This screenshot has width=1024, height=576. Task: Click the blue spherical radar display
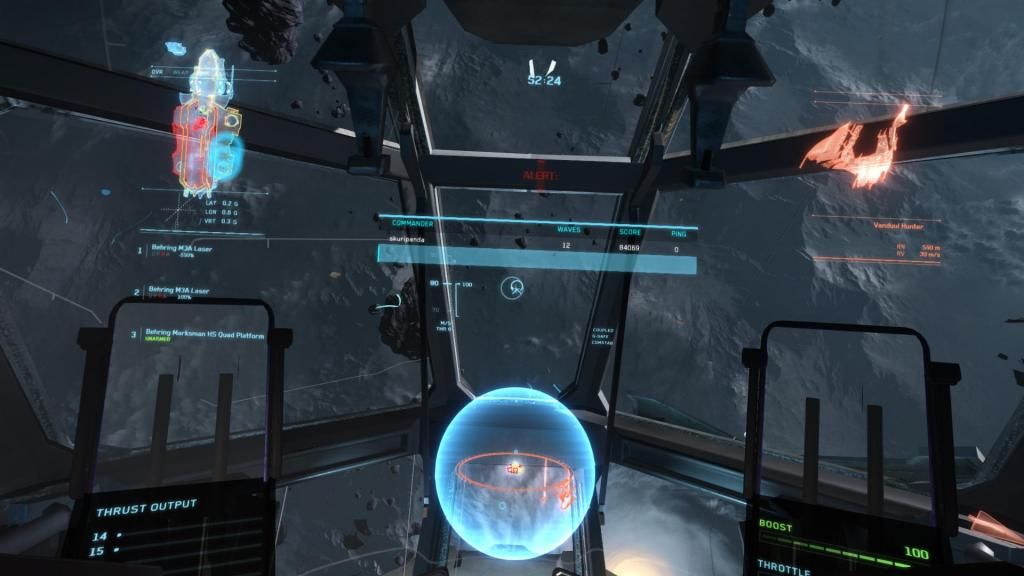tap(515, 464)
